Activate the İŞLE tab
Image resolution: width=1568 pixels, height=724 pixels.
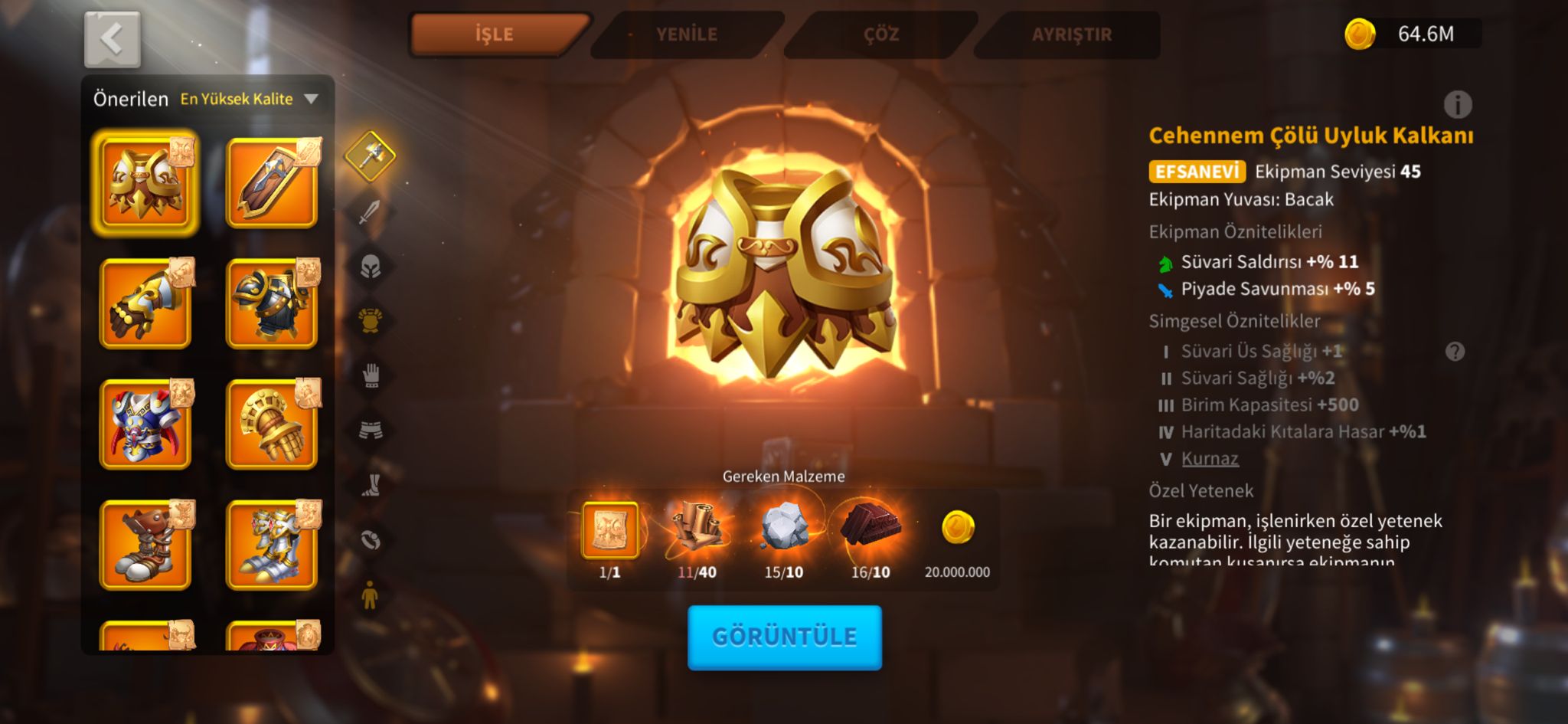tap(495, 34)
